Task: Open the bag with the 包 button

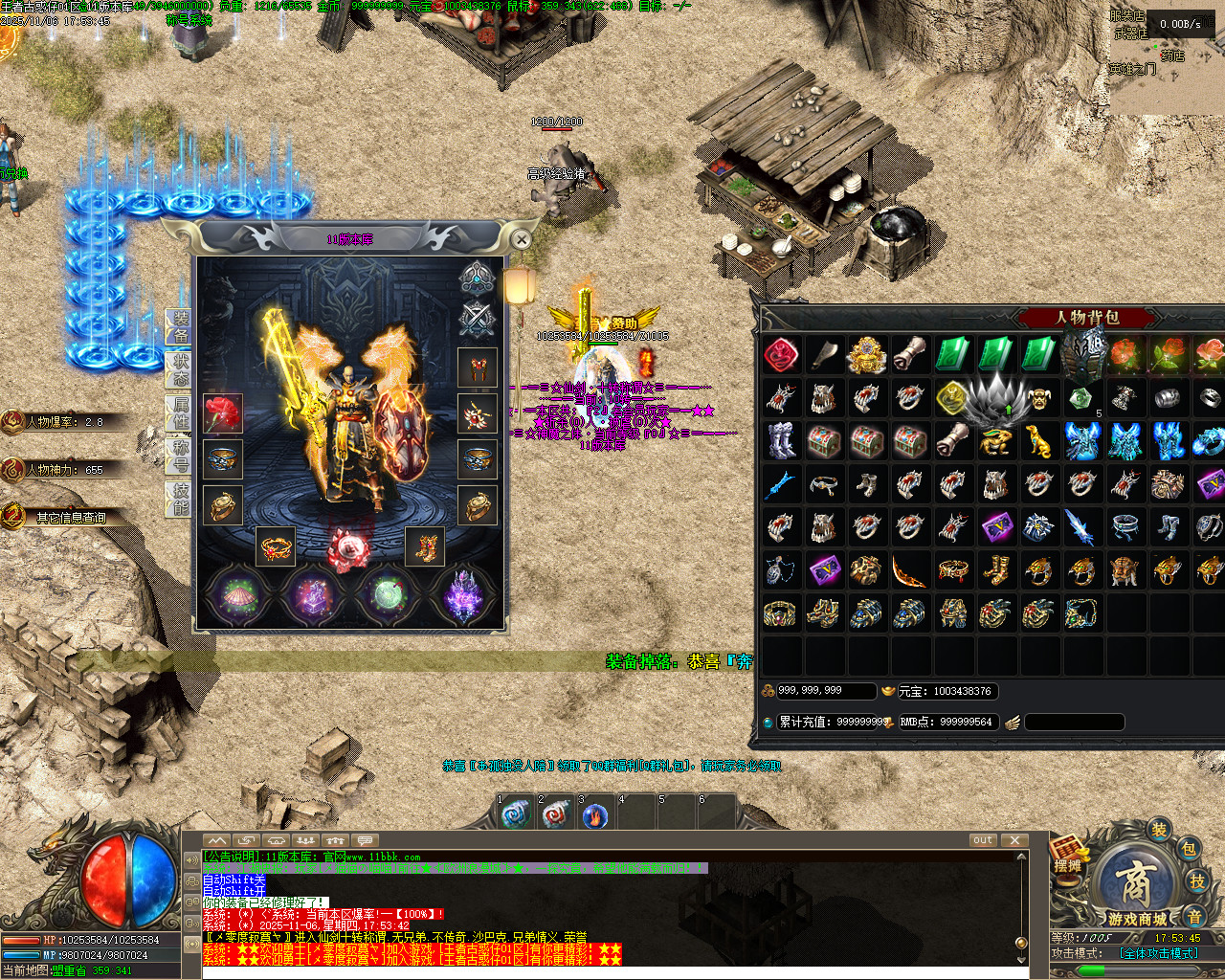Action: point(1188,848)
